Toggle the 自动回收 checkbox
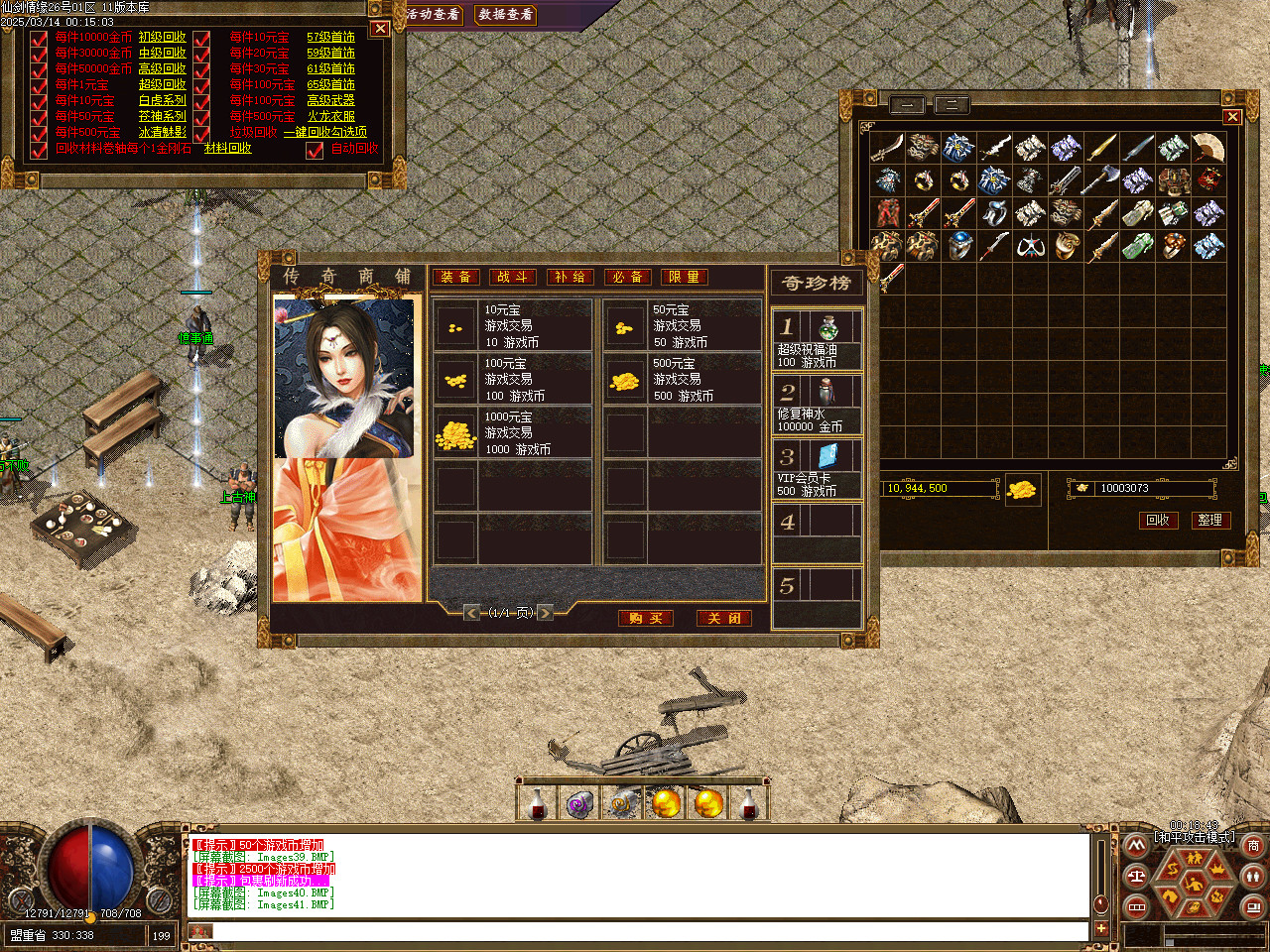The image size is (1270, 952). tap(315, 150)
